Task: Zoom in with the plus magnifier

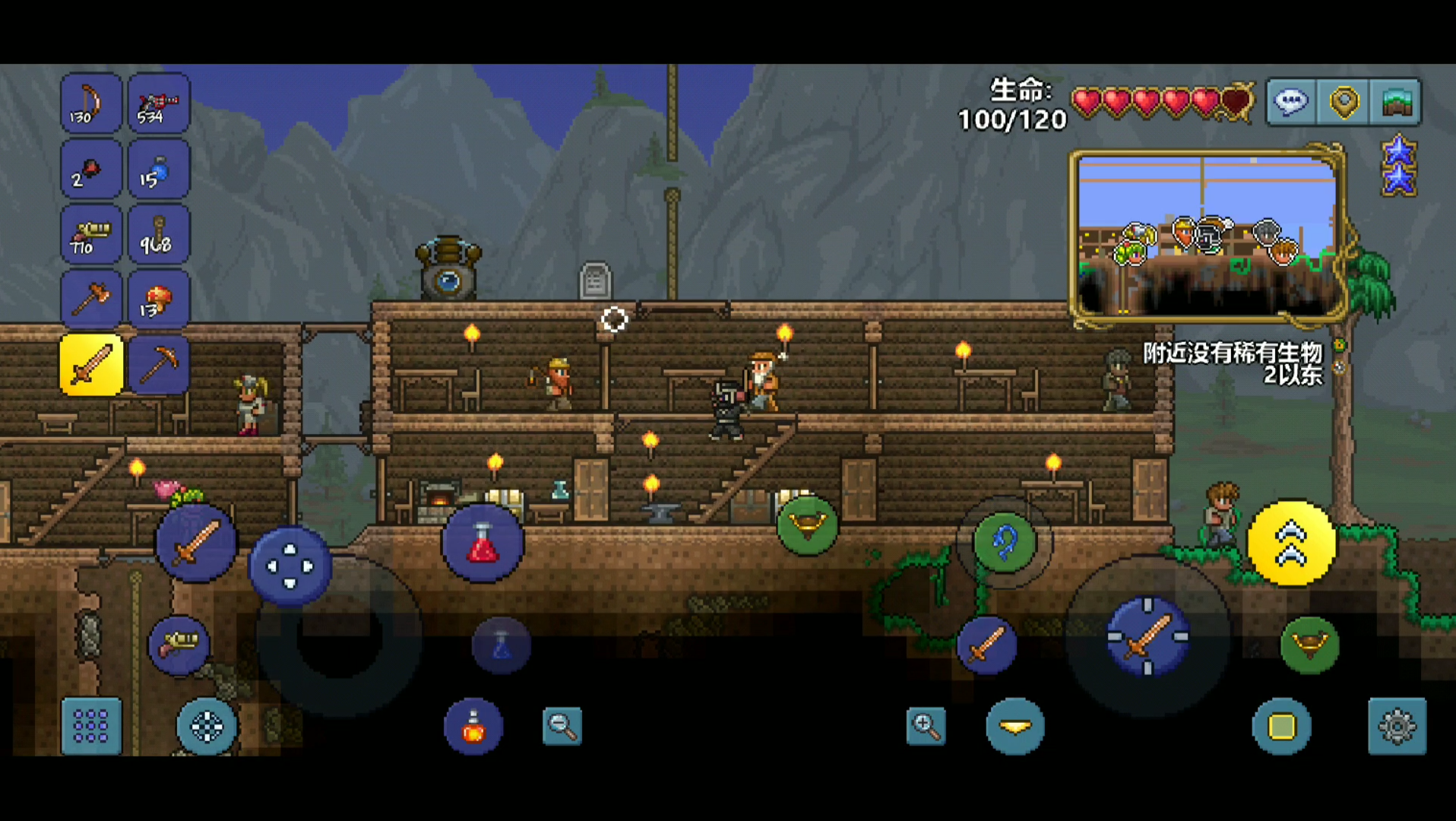Action: 926,726
